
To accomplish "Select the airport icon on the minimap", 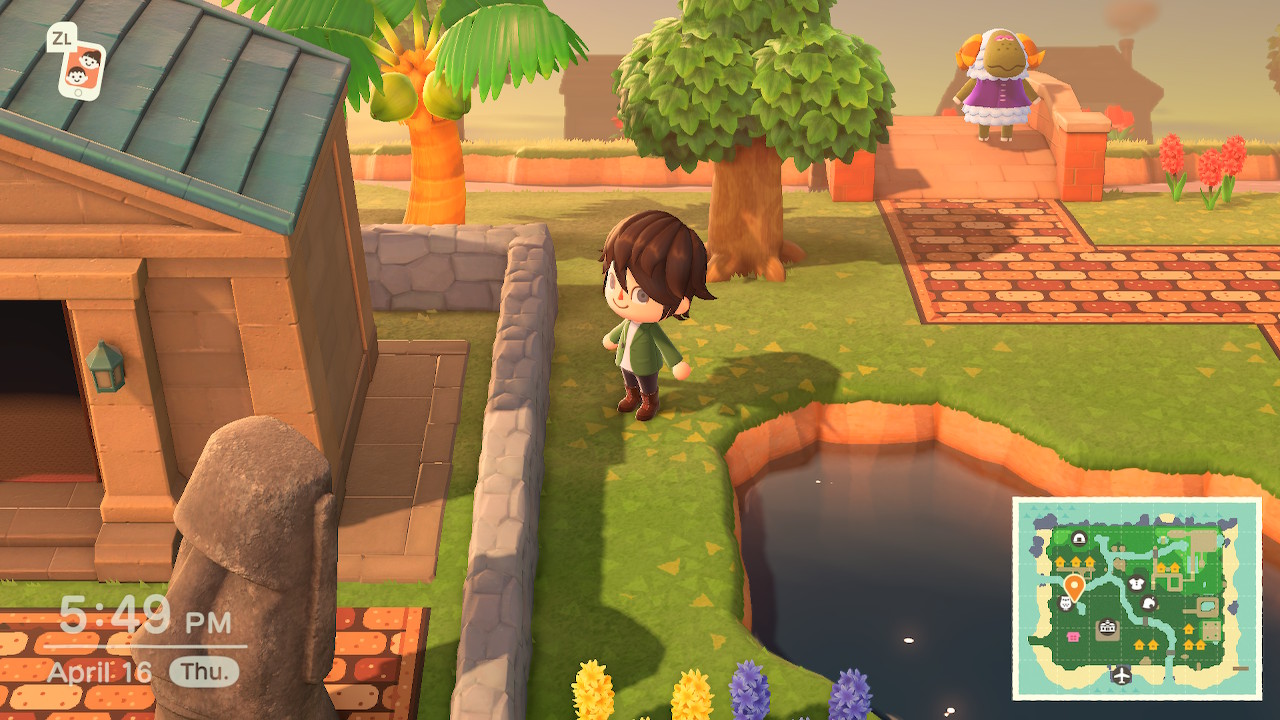I will (1121, 674).
